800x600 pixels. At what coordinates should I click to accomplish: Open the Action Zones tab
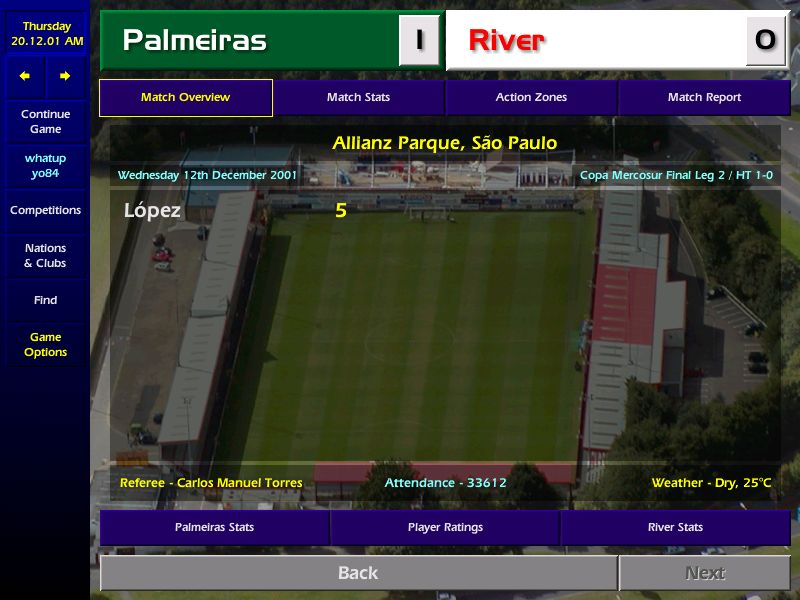coord(531,98)
